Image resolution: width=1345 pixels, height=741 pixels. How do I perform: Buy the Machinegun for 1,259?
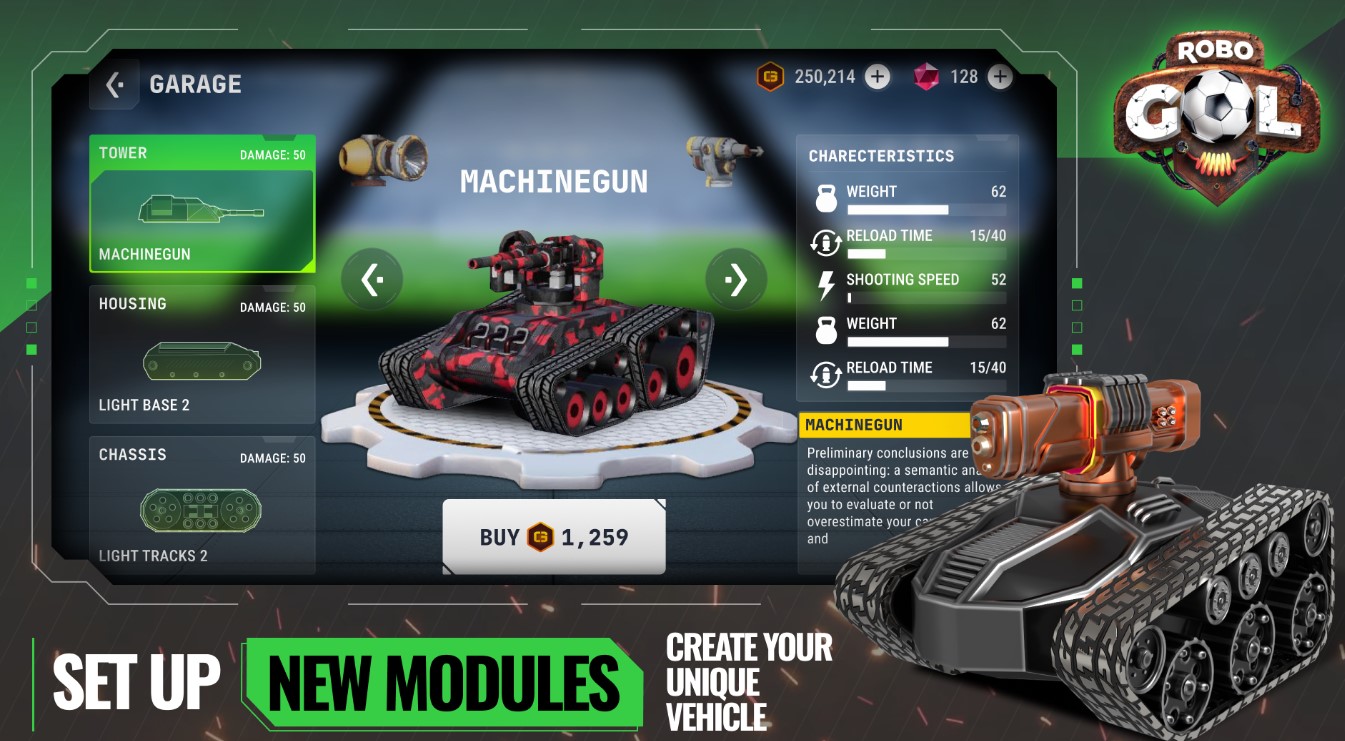click(554, 537)
